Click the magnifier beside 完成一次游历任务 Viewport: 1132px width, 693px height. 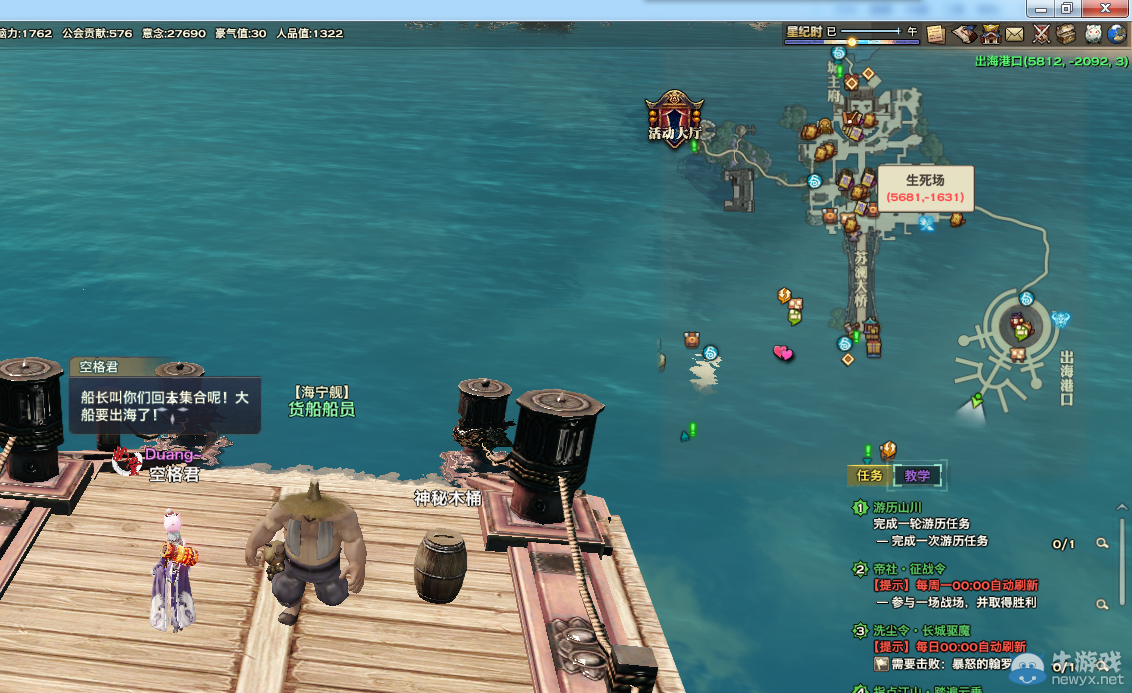pyautogui.click(x=1102, y=543)
